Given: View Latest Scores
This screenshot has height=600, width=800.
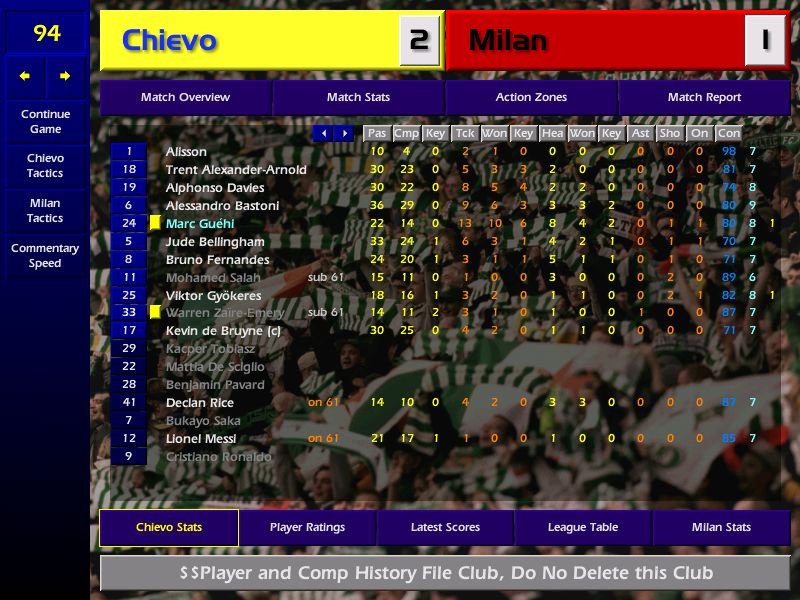Looking at the screenshot, I should (445, 527).
